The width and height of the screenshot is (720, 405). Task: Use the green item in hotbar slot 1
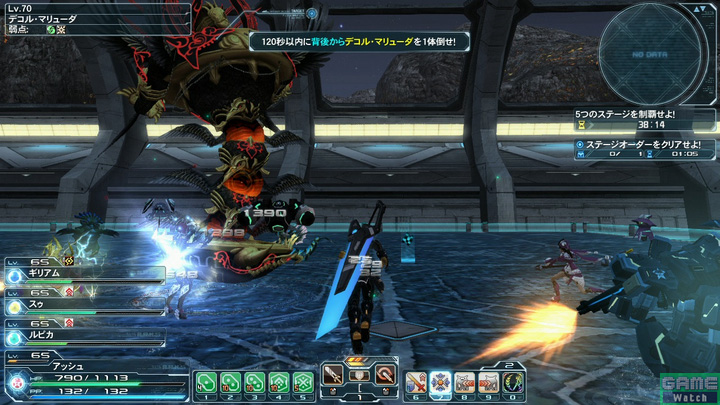tap(206, 381)
